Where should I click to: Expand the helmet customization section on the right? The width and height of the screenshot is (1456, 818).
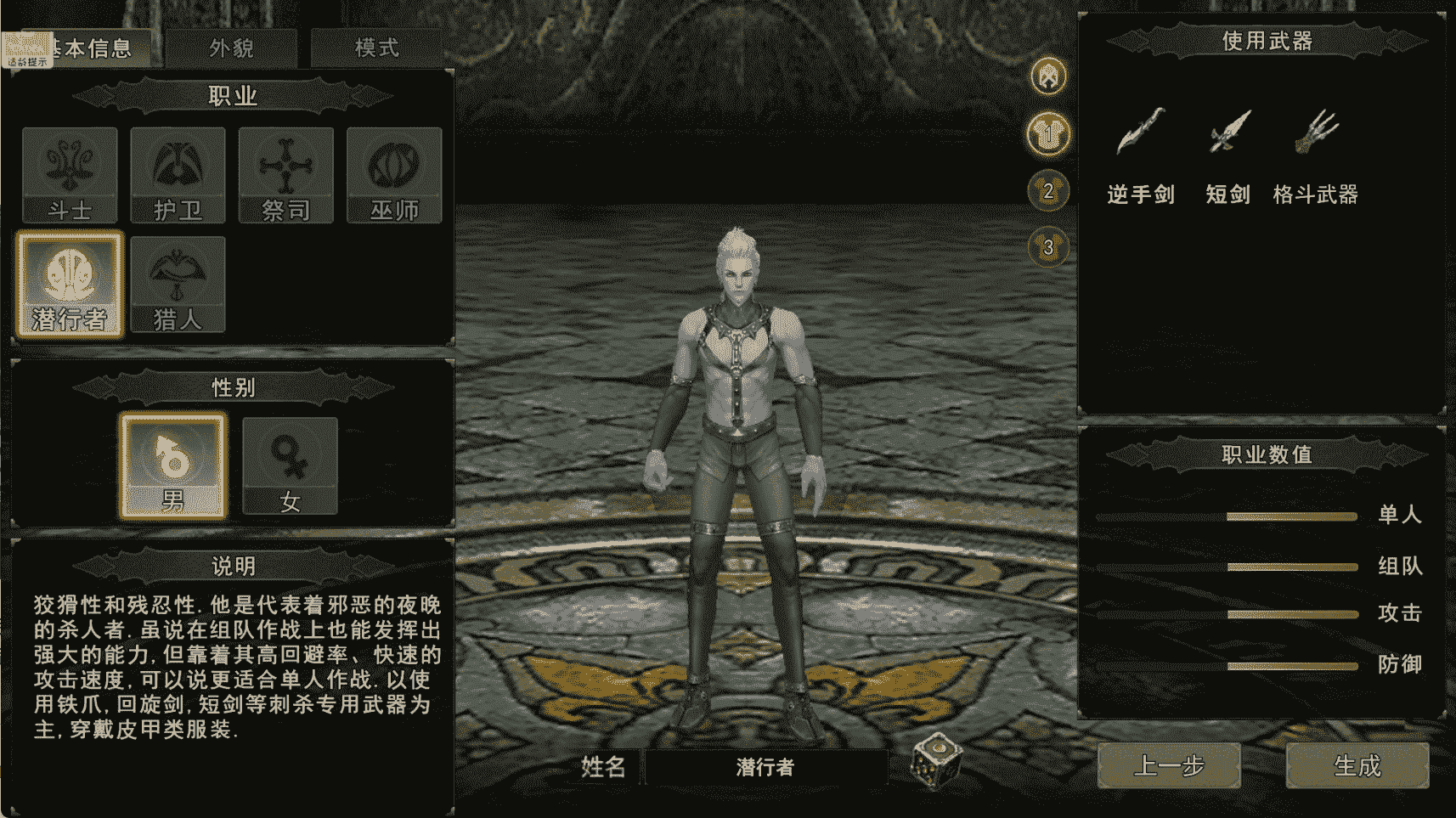(1047, 75)
